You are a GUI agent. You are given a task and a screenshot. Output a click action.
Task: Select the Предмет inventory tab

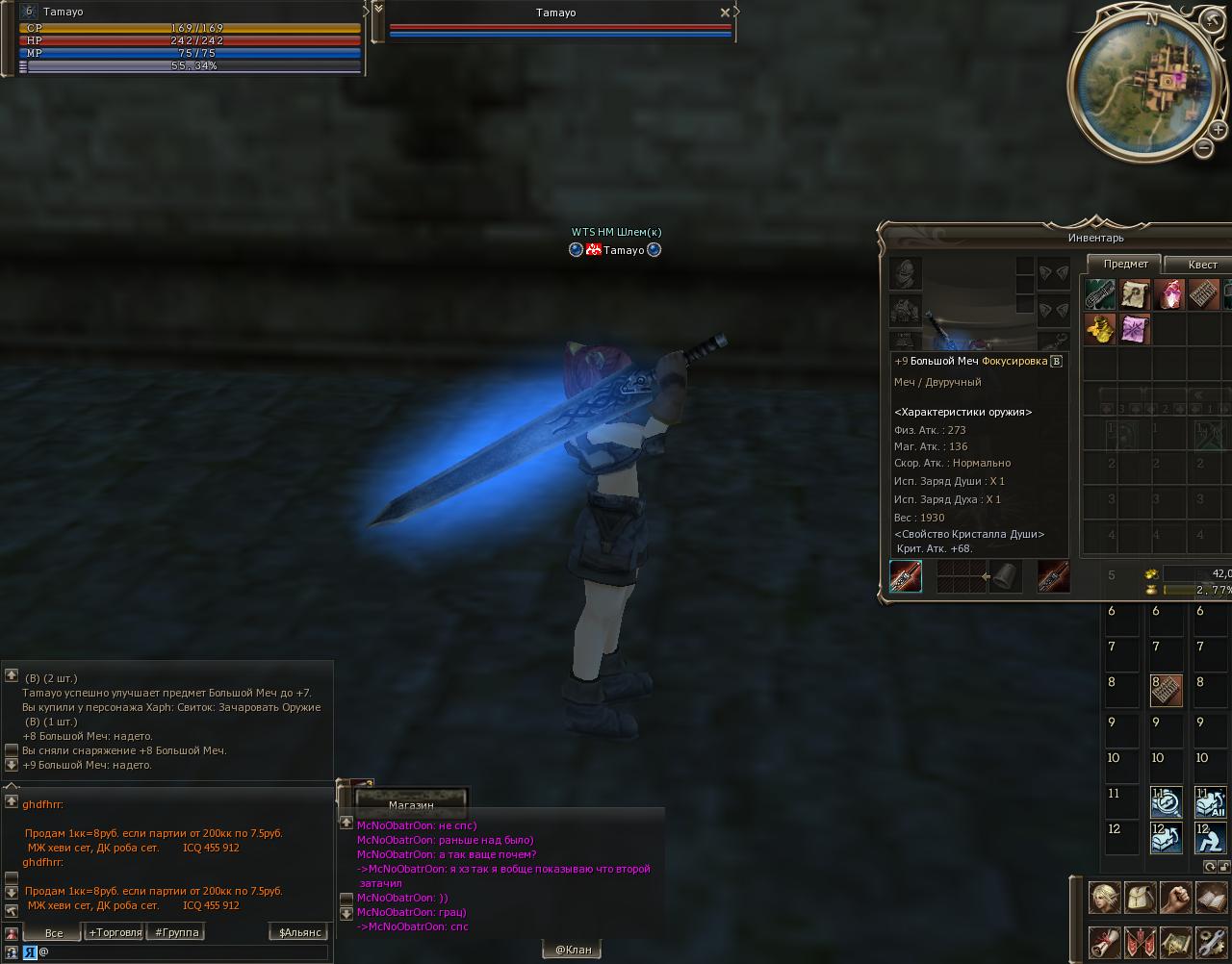coord(1125,264)
